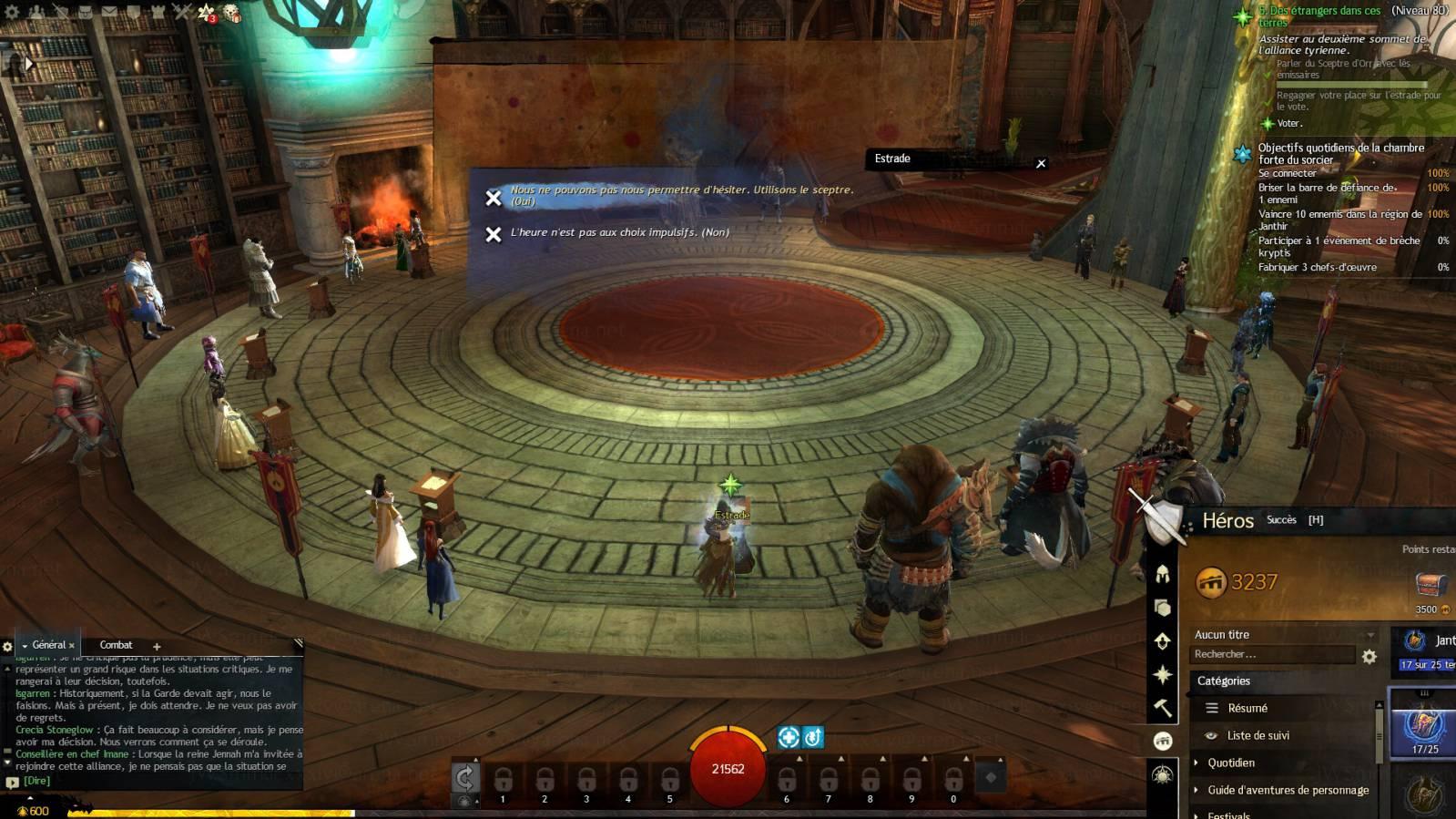Image resolution: width=1456 pixels, height=819 pixels.
Task: Open the helmet equipment tab in Hero panel
Action: pos(1163,574)
